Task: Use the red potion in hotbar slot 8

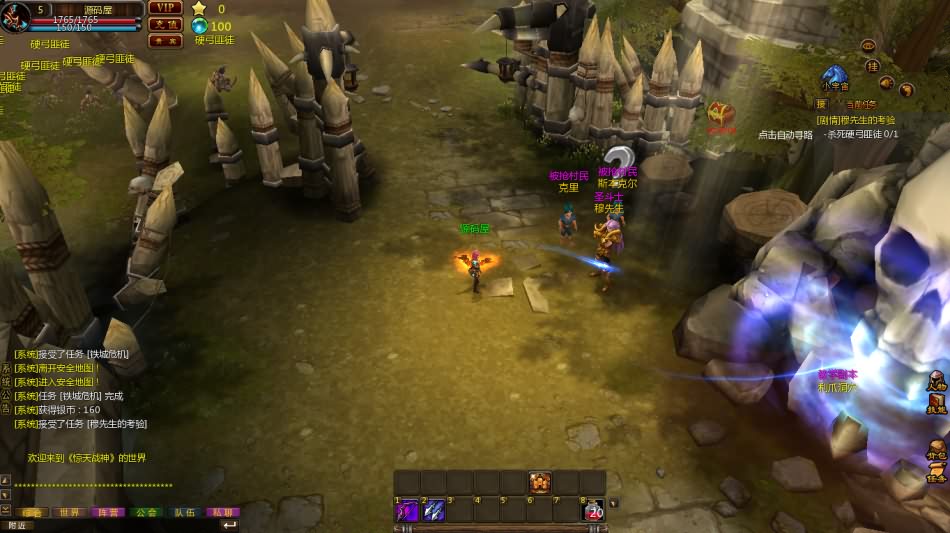Action: click(x=594, y=510)
